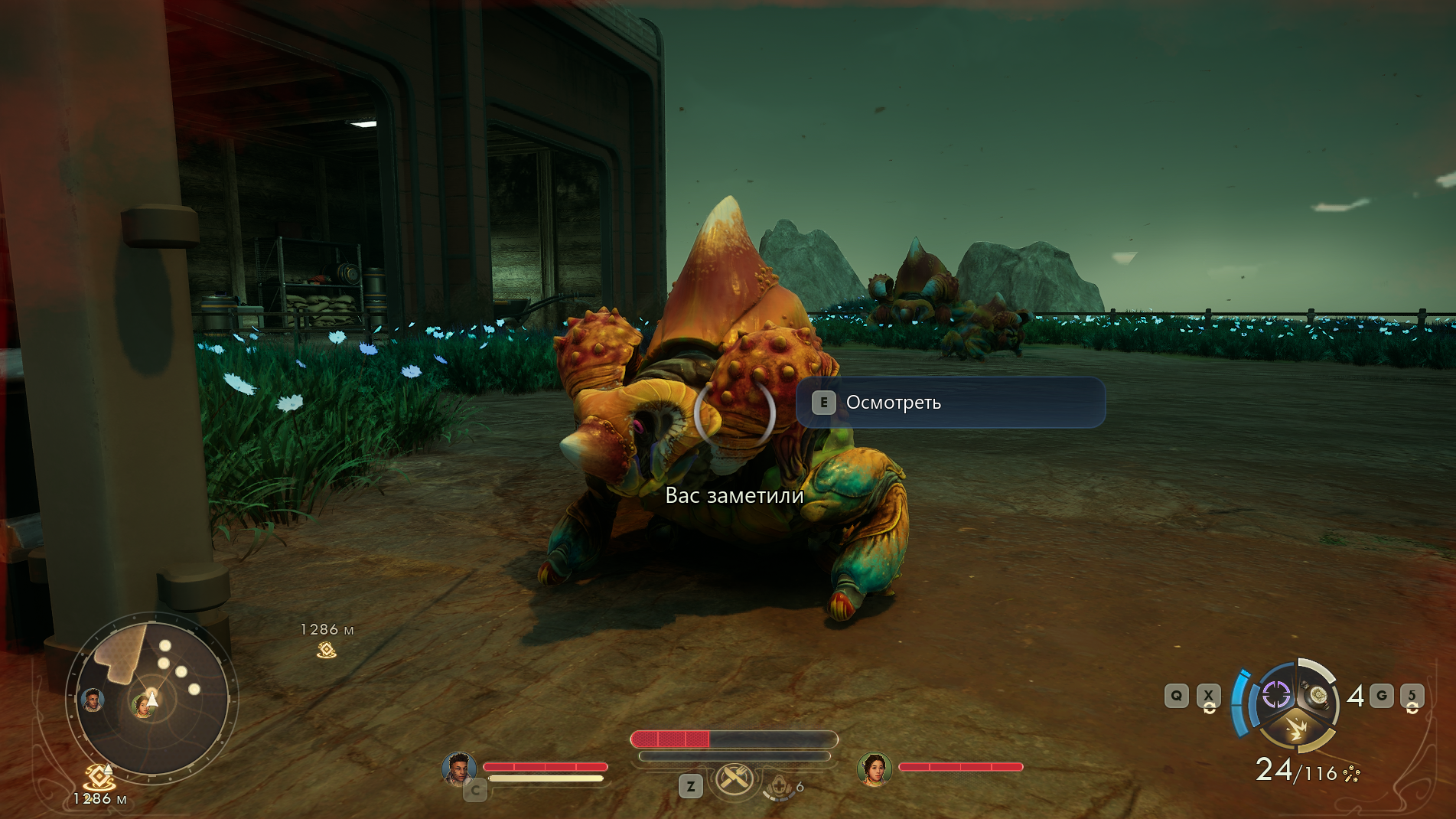
Task: Activate the golden burst ability segment
Action: point(1295,728)
